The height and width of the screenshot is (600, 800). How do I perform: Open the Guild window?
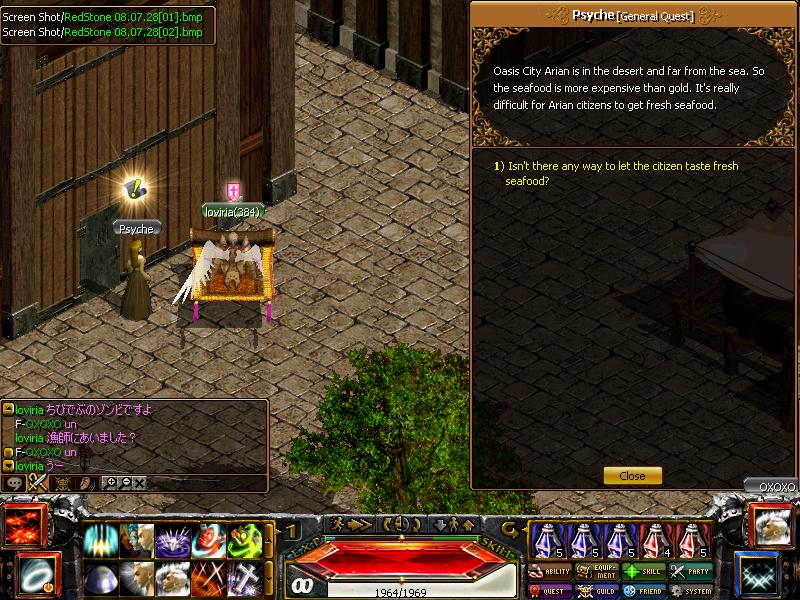coord(597,590)
